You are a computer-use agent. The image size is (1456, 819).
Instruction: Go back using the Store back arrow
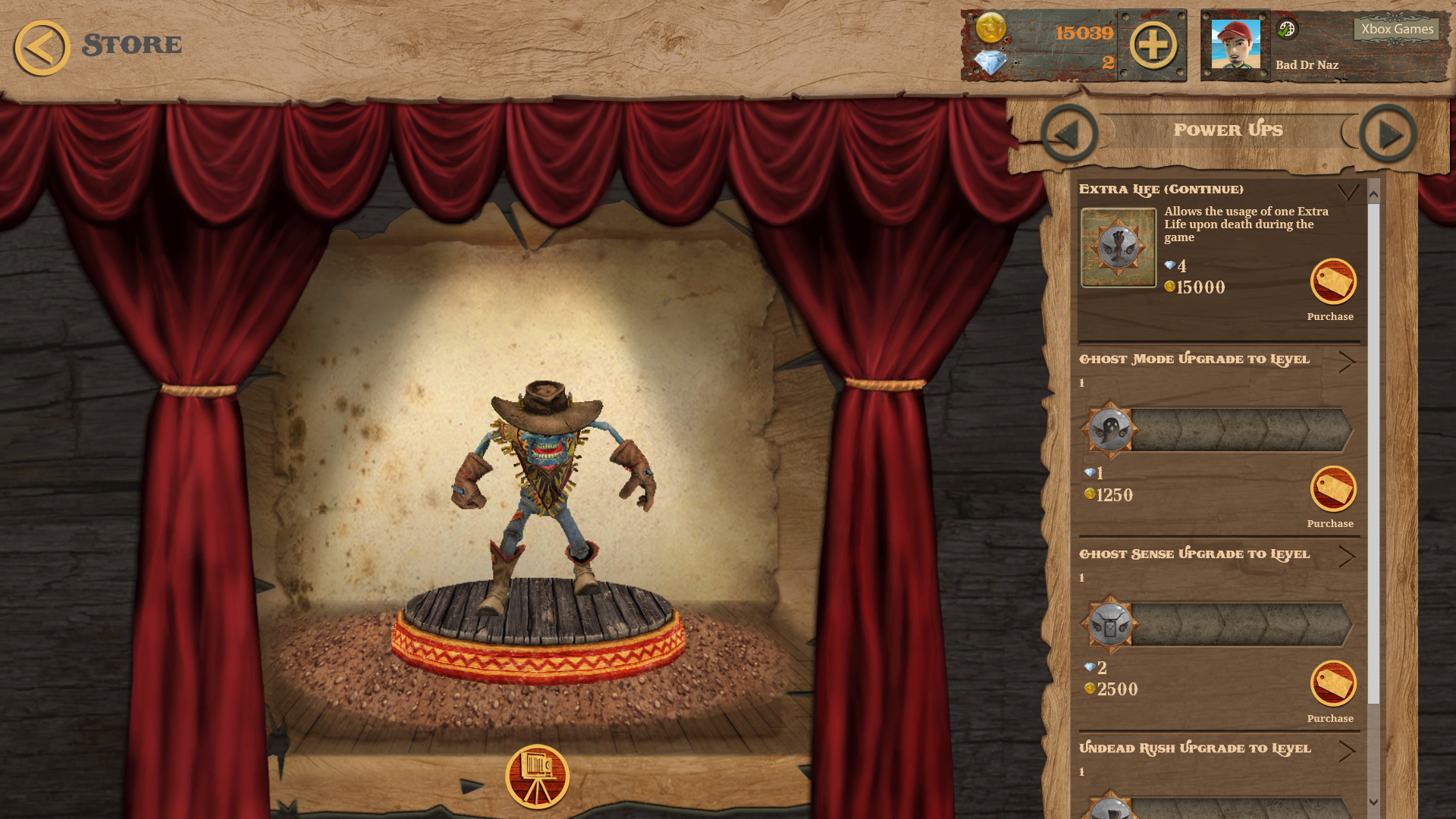click(42, 47)
